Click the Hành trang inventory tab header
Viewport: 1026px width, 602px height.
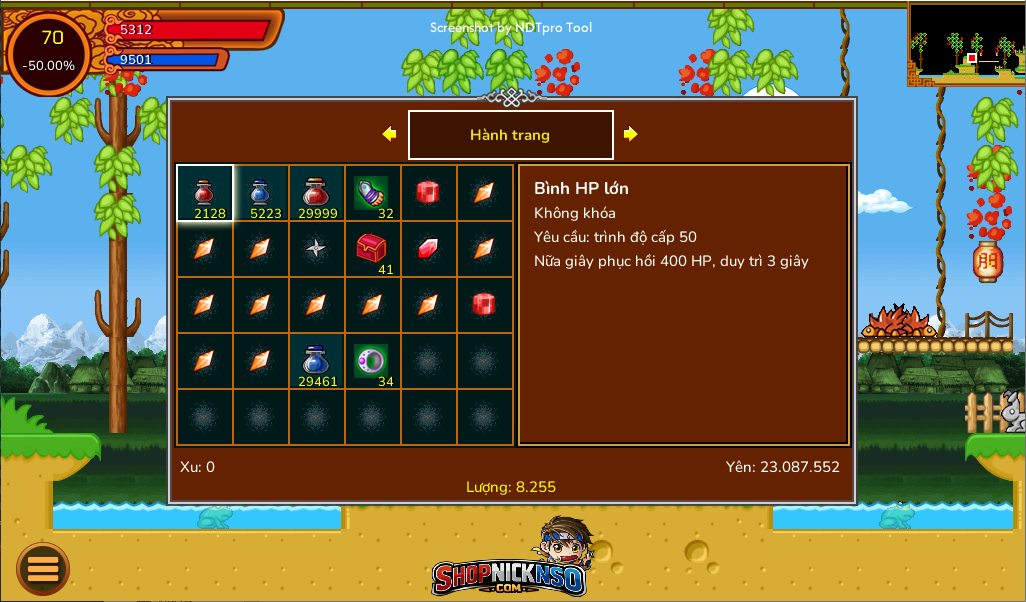(510, 135)
